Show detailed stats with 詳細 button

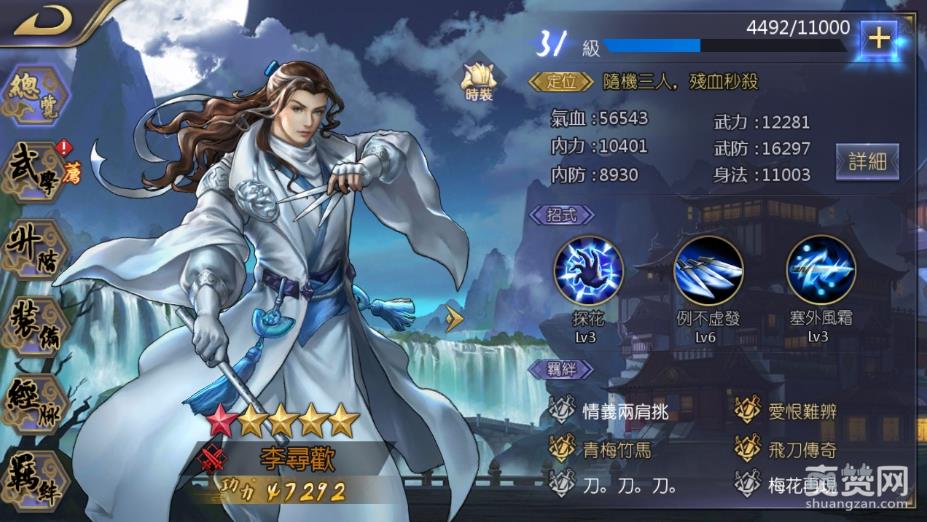pyautogui.click(x=867, y=161)
